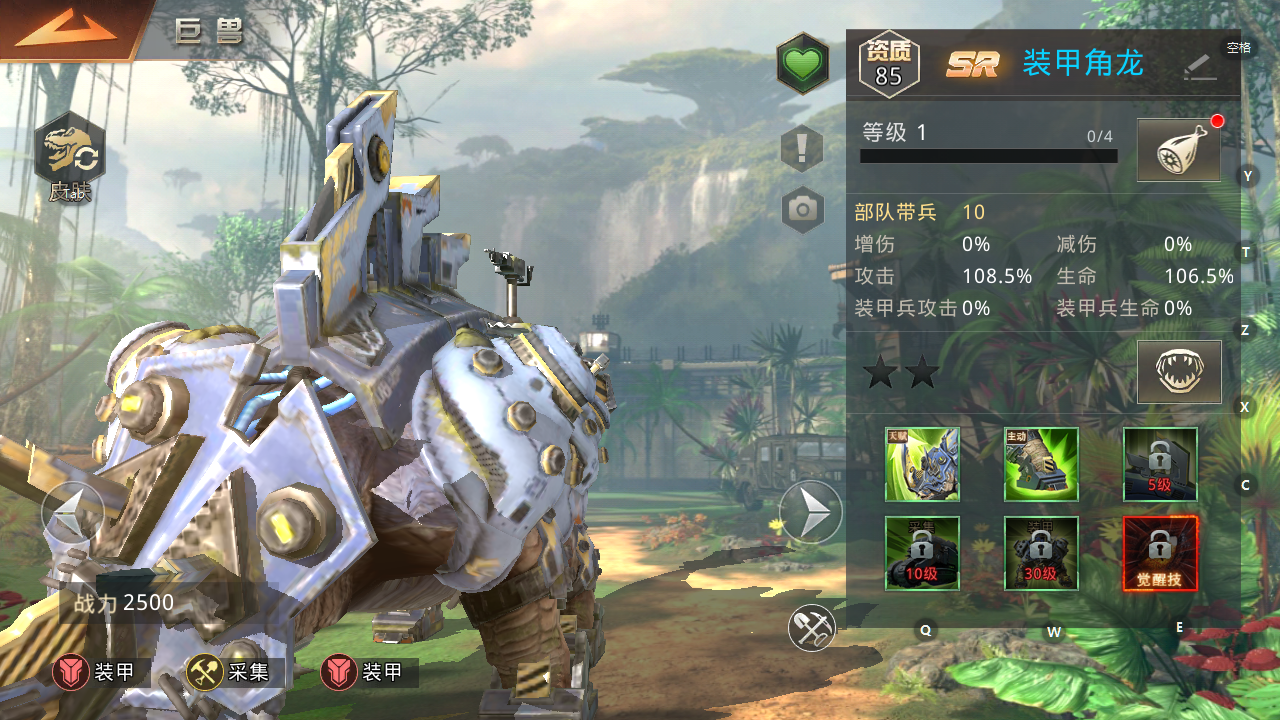Go back using the orange arrow button
Screen dimensions: 1280x720
pos(66,28)
